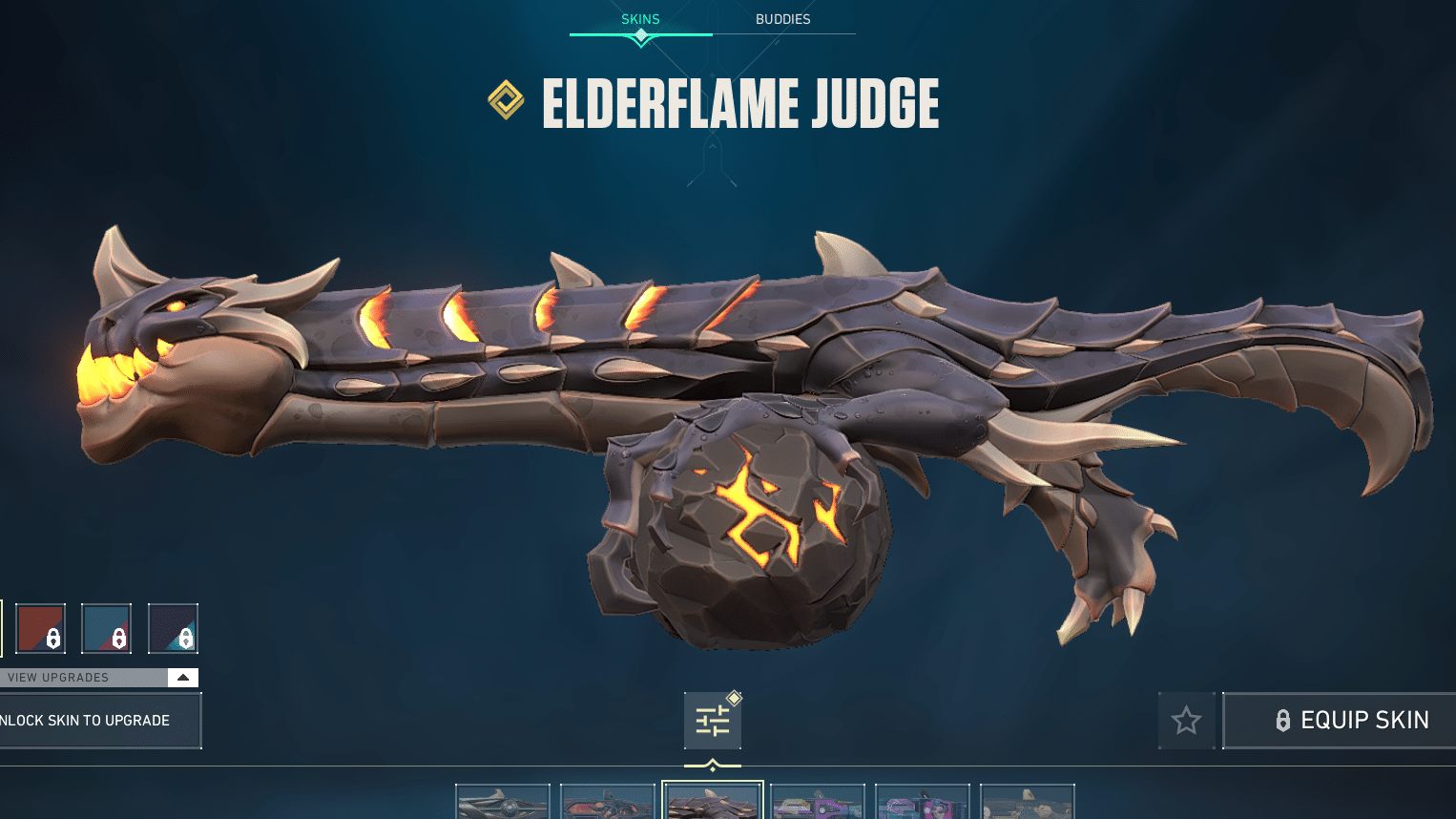The image size is (1456, 819).
Task: Switch to the Buddies tab
Action: point(782,19)
